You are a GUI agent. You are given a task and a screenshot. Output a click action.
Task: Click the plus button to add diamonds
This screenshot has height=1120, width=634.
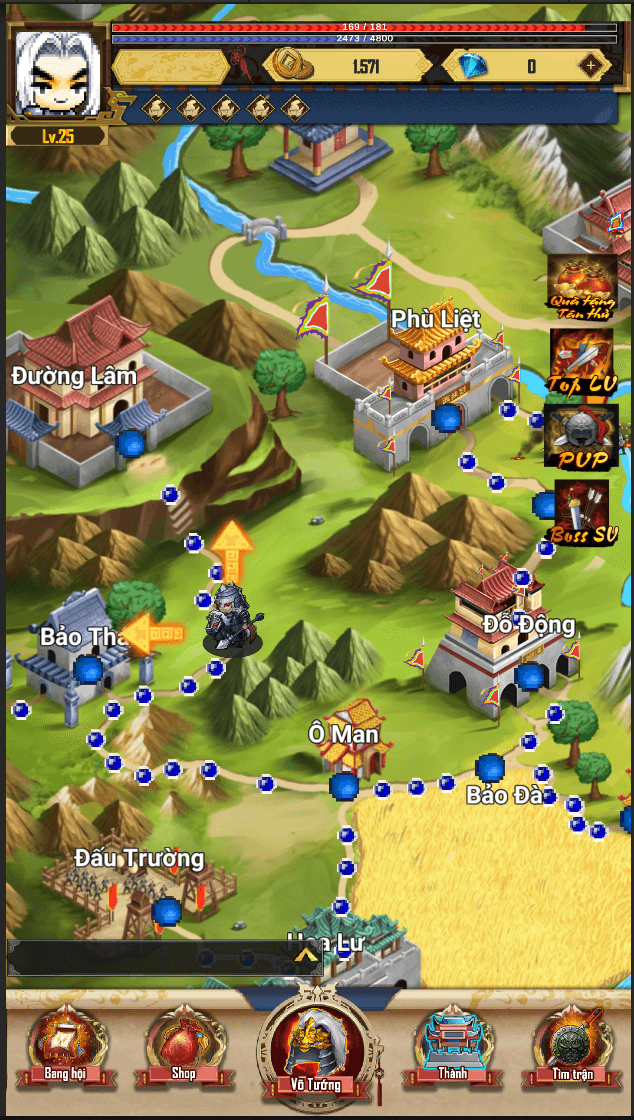[x=592, y=66]
